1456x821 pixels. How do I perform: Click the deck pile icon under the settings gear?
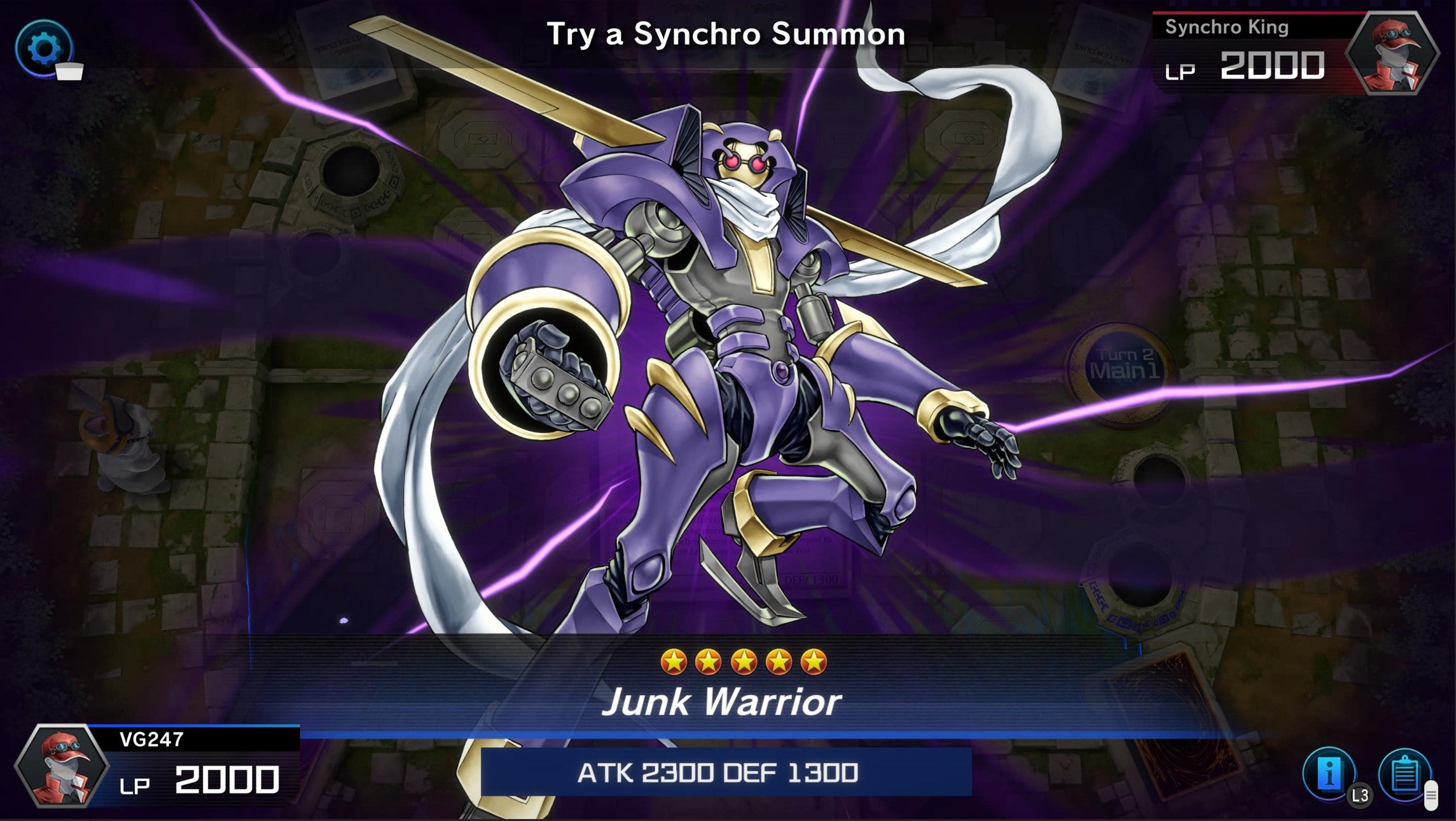[x=68, y=71]
